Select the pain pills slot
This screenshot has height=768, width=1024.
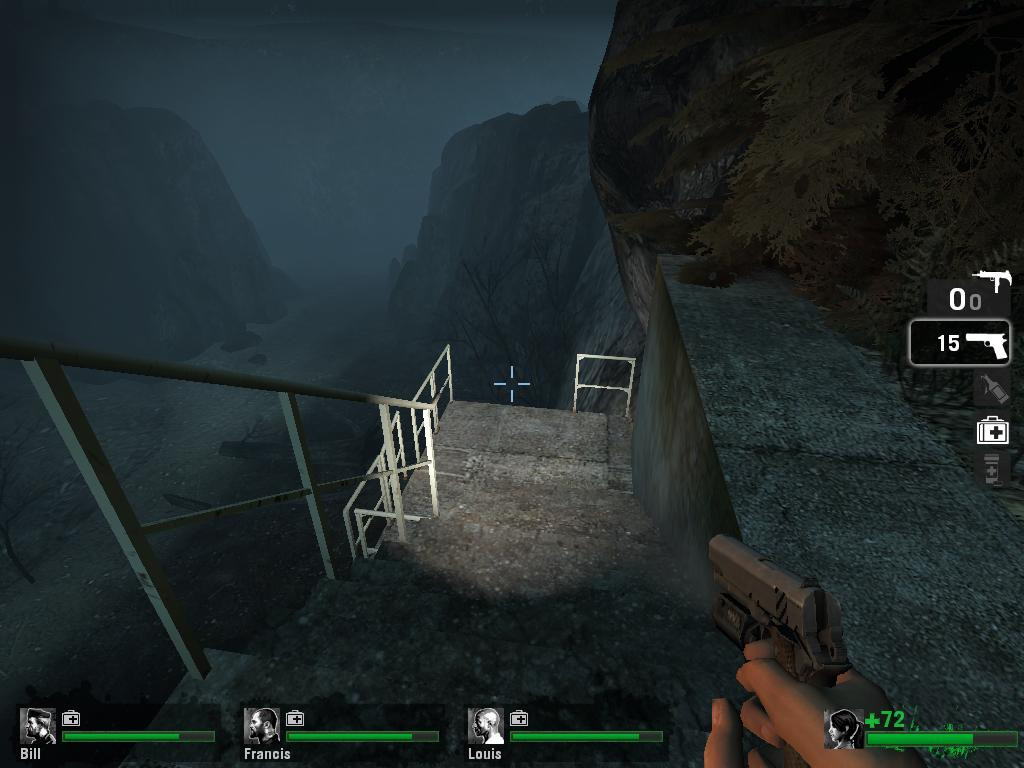(x=991, y=468)
